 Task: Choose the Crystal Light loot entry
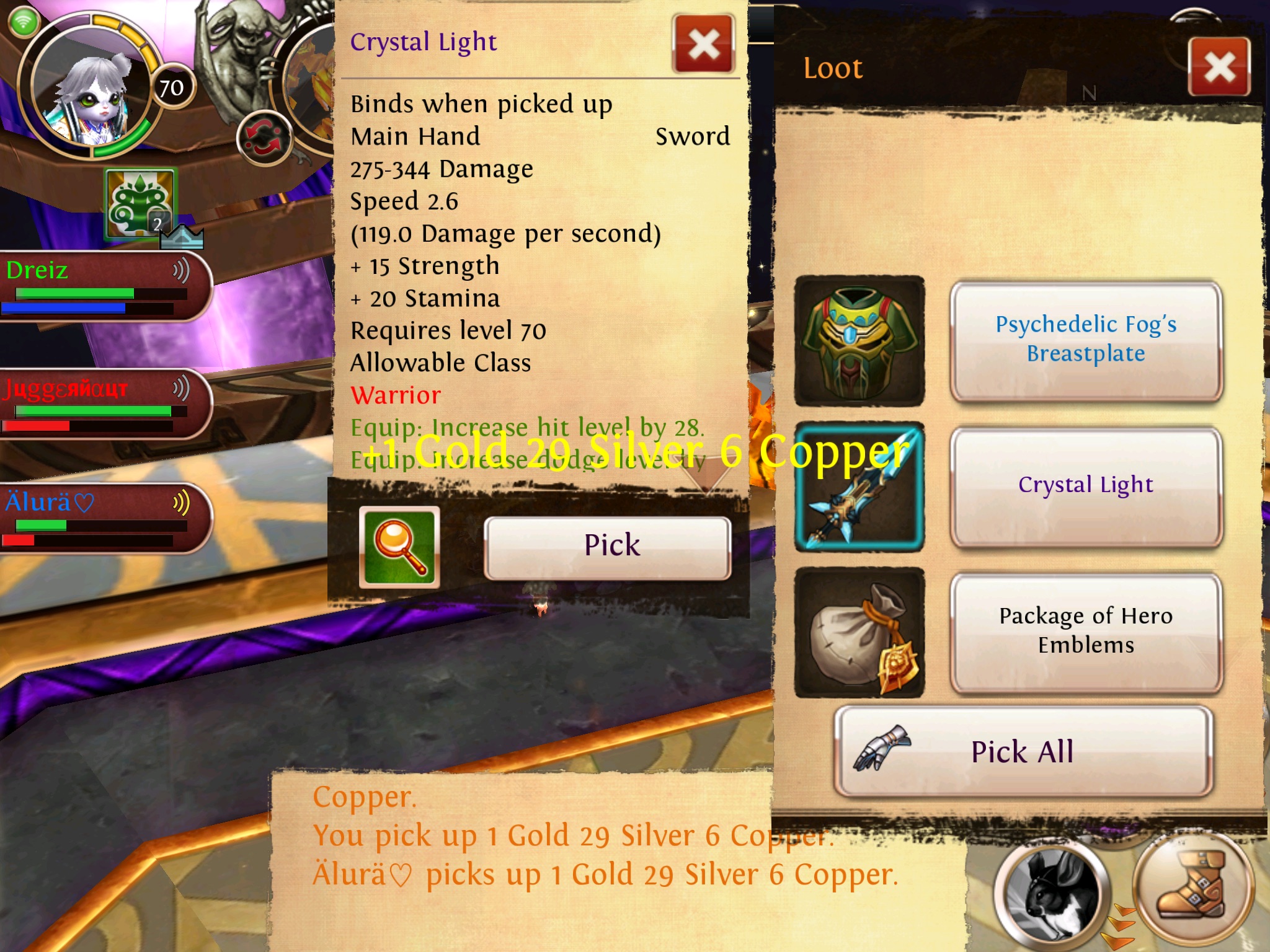[1086, 486]
